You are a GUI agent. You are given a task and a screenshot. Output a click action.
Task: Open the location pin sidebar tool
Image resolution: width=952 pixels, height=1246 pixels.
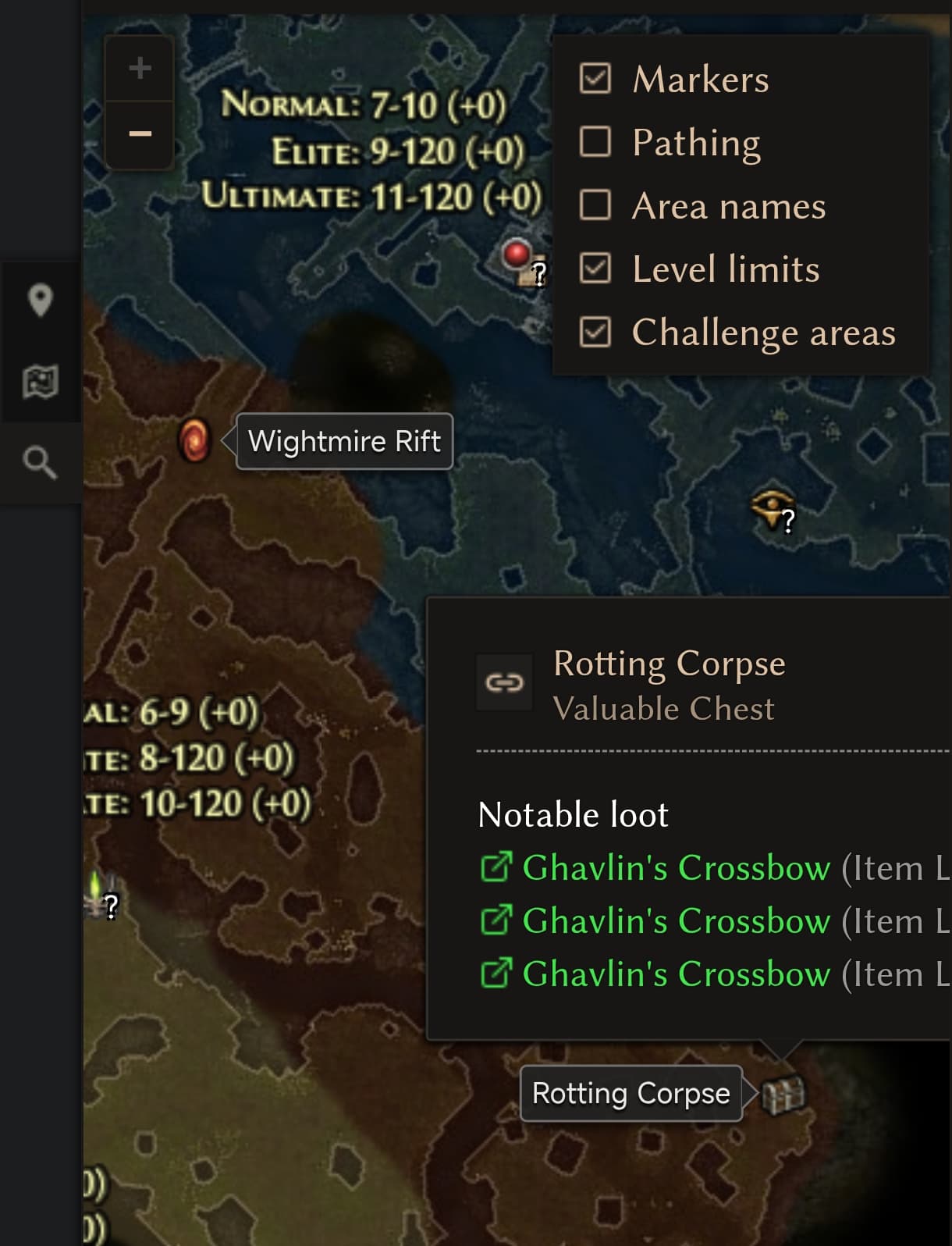(x=40, y=301)
